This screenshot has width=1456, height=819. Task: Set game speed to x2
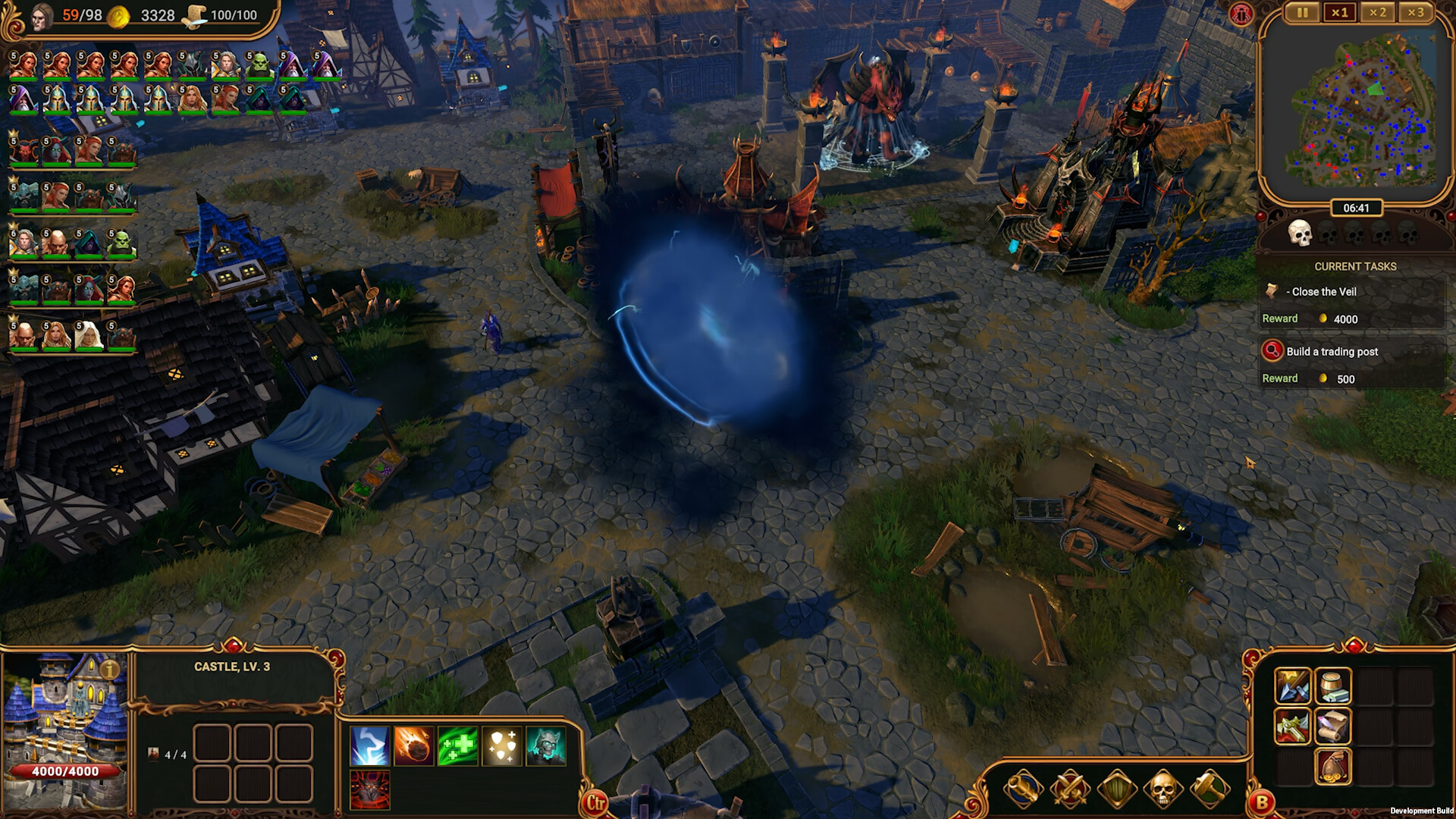coord(1378,12)
